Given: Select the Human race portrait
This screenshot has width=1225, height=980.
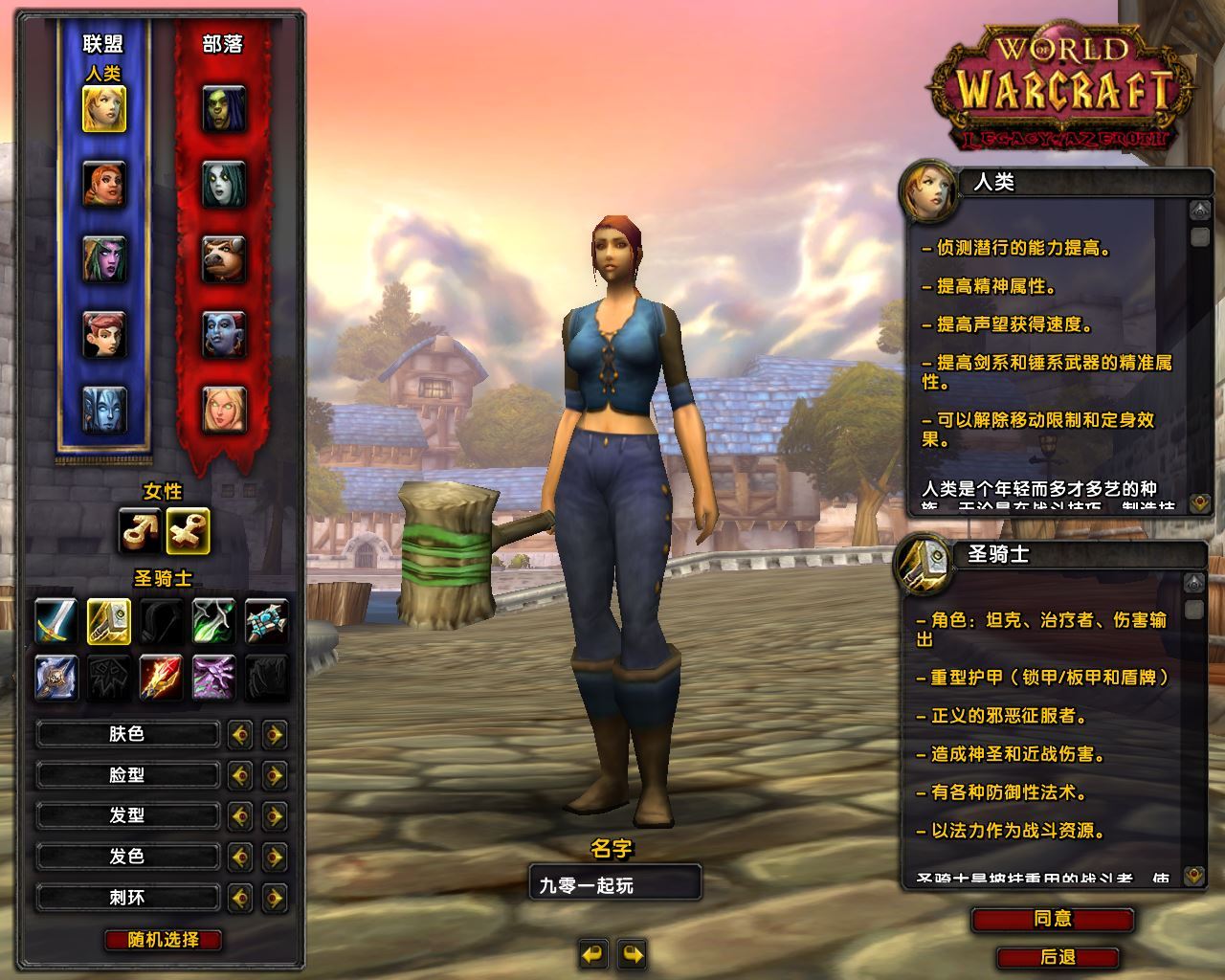Looking at the screenshot, I should coord(104,108).
